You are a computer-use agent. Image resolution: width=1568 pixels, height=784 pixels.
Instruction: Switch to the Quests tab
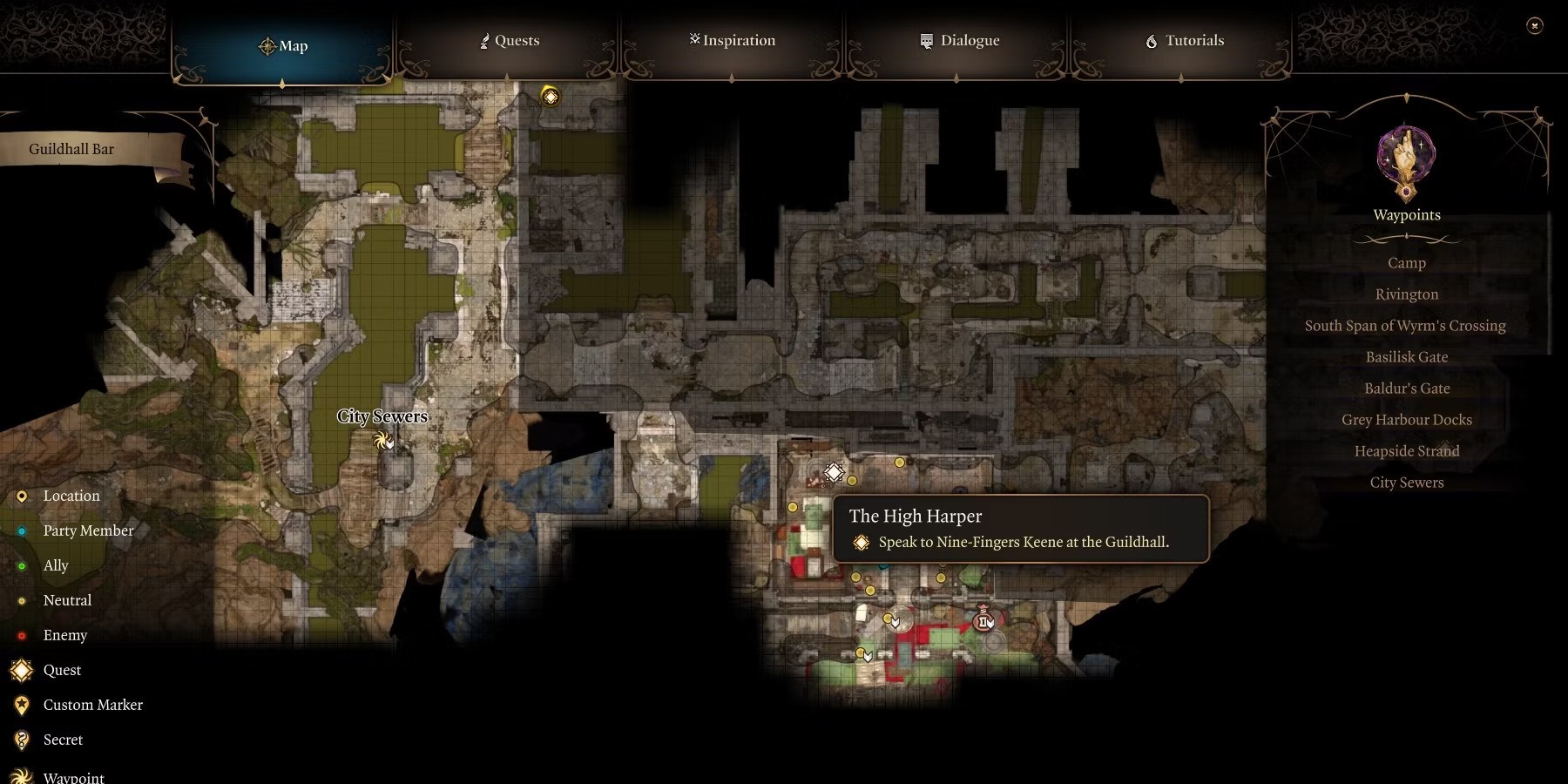point(510,41)
